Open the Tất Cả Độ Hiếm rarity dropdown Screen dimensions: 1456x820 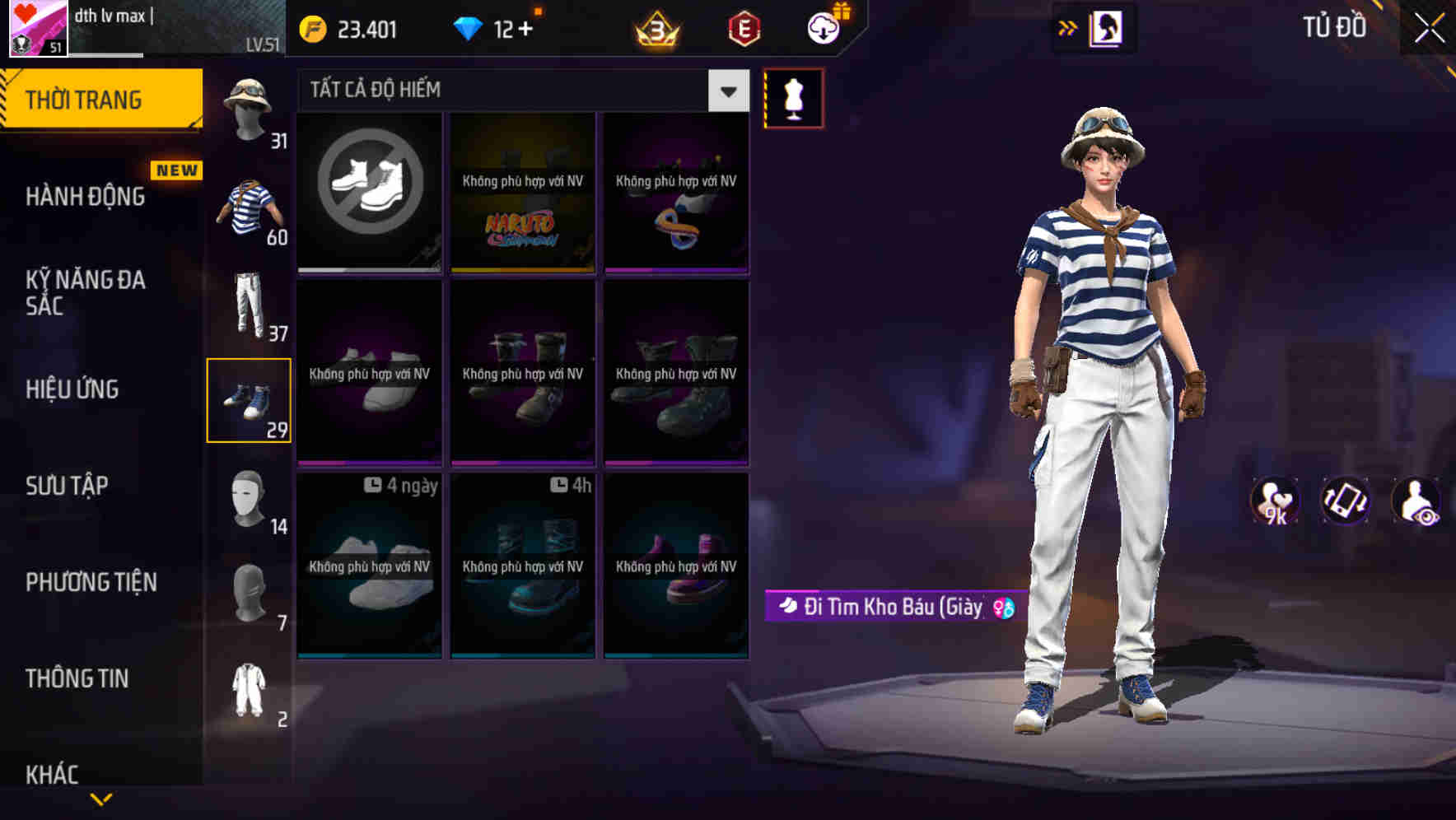click(x=728, y=91)
